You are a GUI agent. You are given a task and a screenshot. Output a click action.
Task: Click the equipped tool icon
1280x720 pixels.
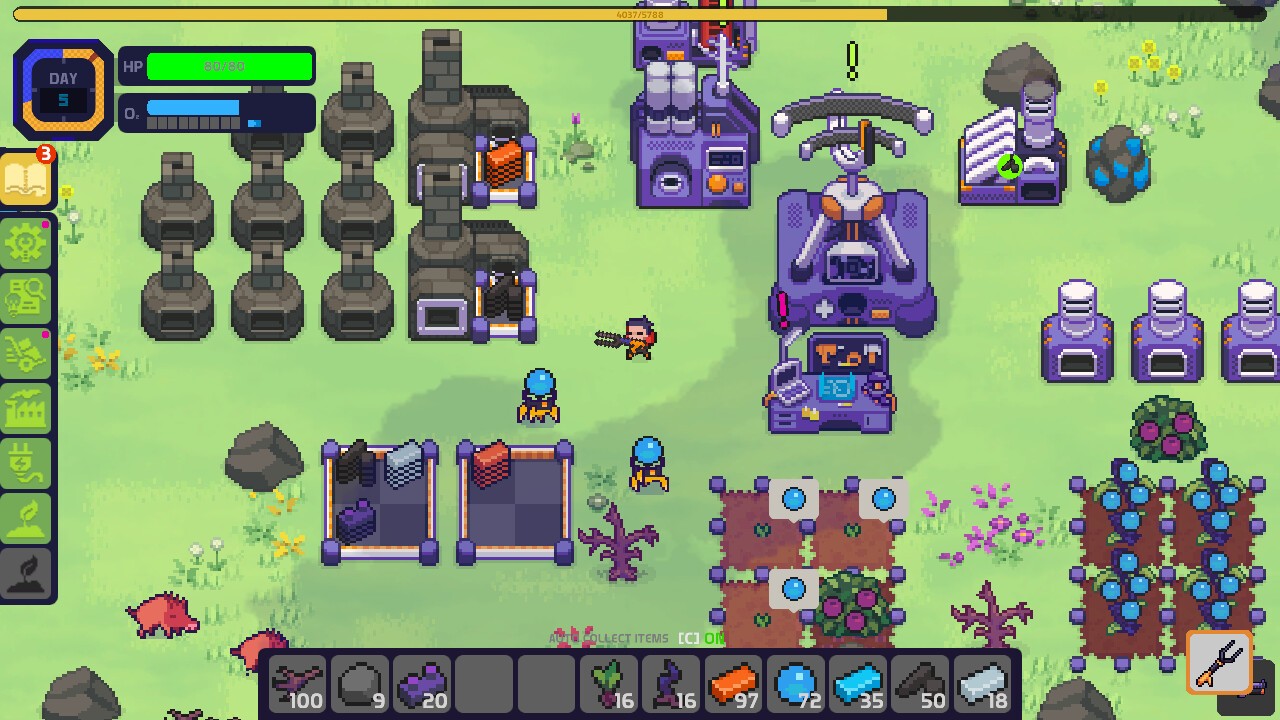(1220, 662)
